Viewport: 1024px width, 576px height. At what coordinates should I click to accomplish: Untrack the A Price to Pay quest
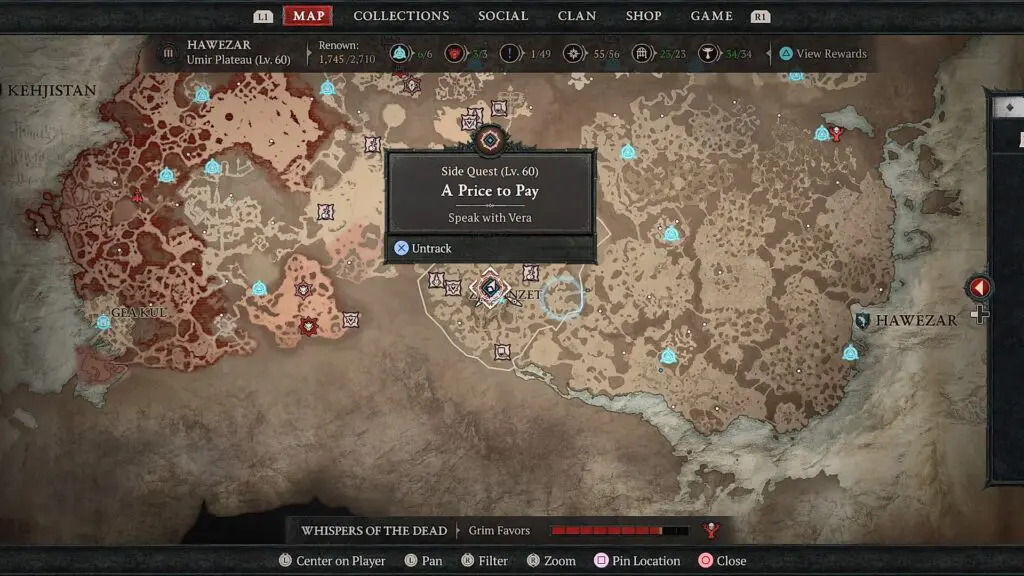[x=423, y=248]
